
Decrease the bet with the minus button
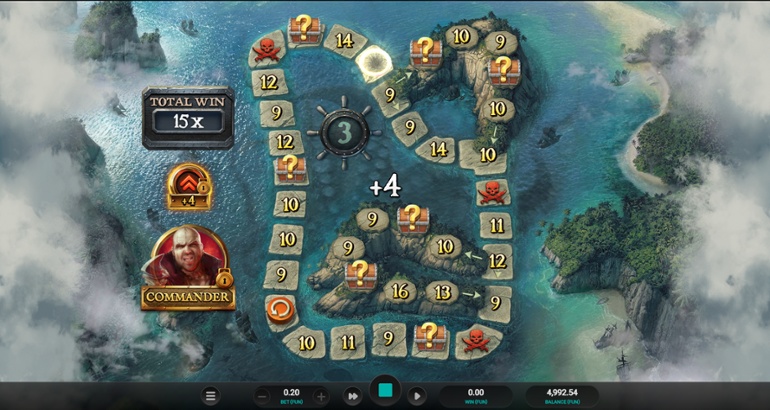coord(262,396)
